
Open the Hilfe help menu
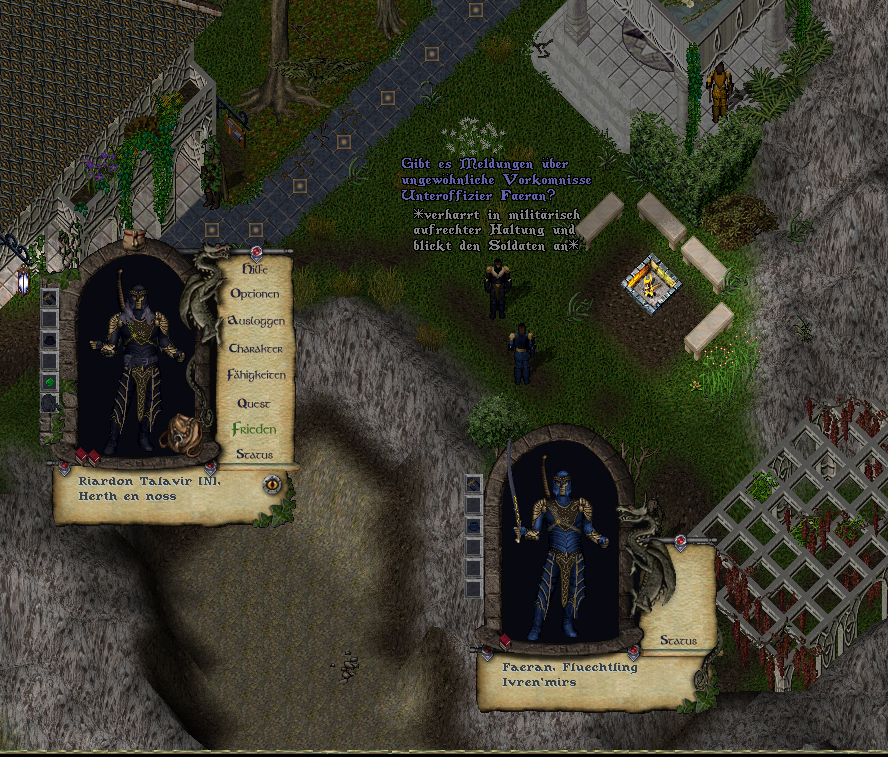tap(255, 268)
